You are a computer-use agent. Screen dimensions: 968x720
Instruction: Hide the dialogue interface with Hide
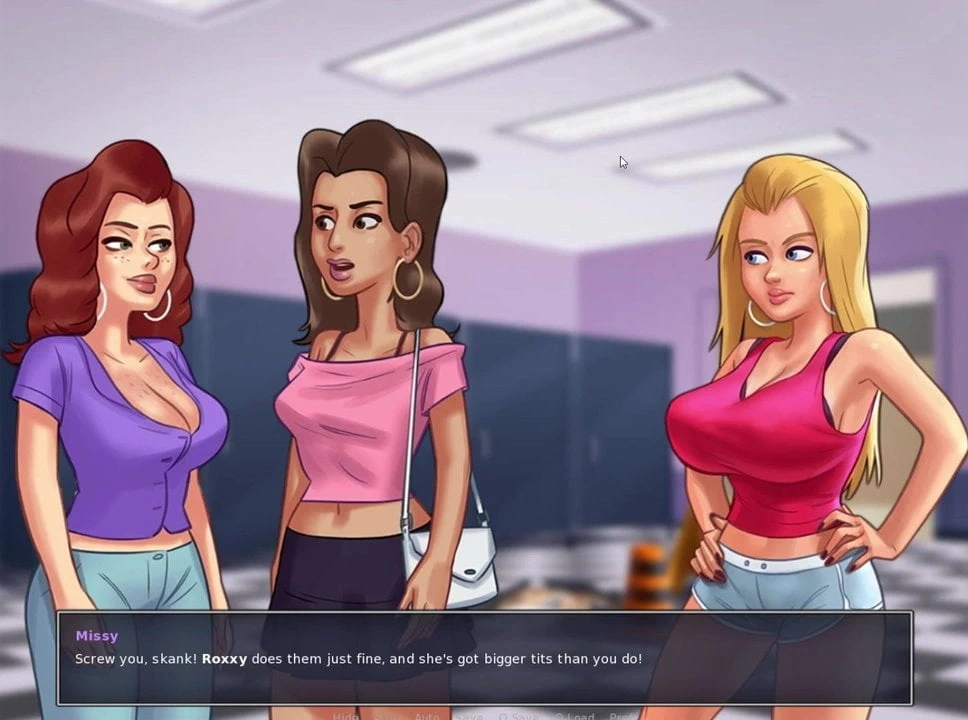pos(345,716)
